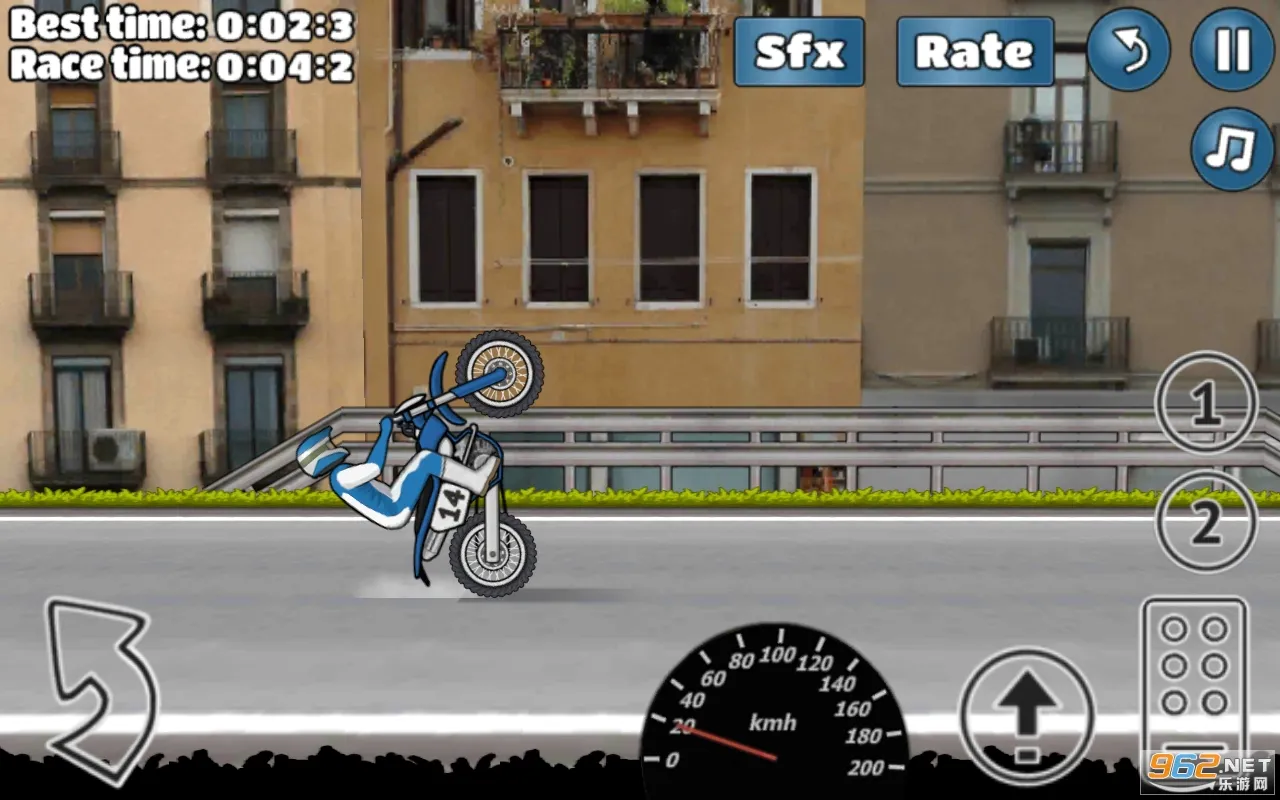The image size is (1280, 800).
Task: Toggle music with the note icon
Action: pyautogui.click(x=1232, y=149)
